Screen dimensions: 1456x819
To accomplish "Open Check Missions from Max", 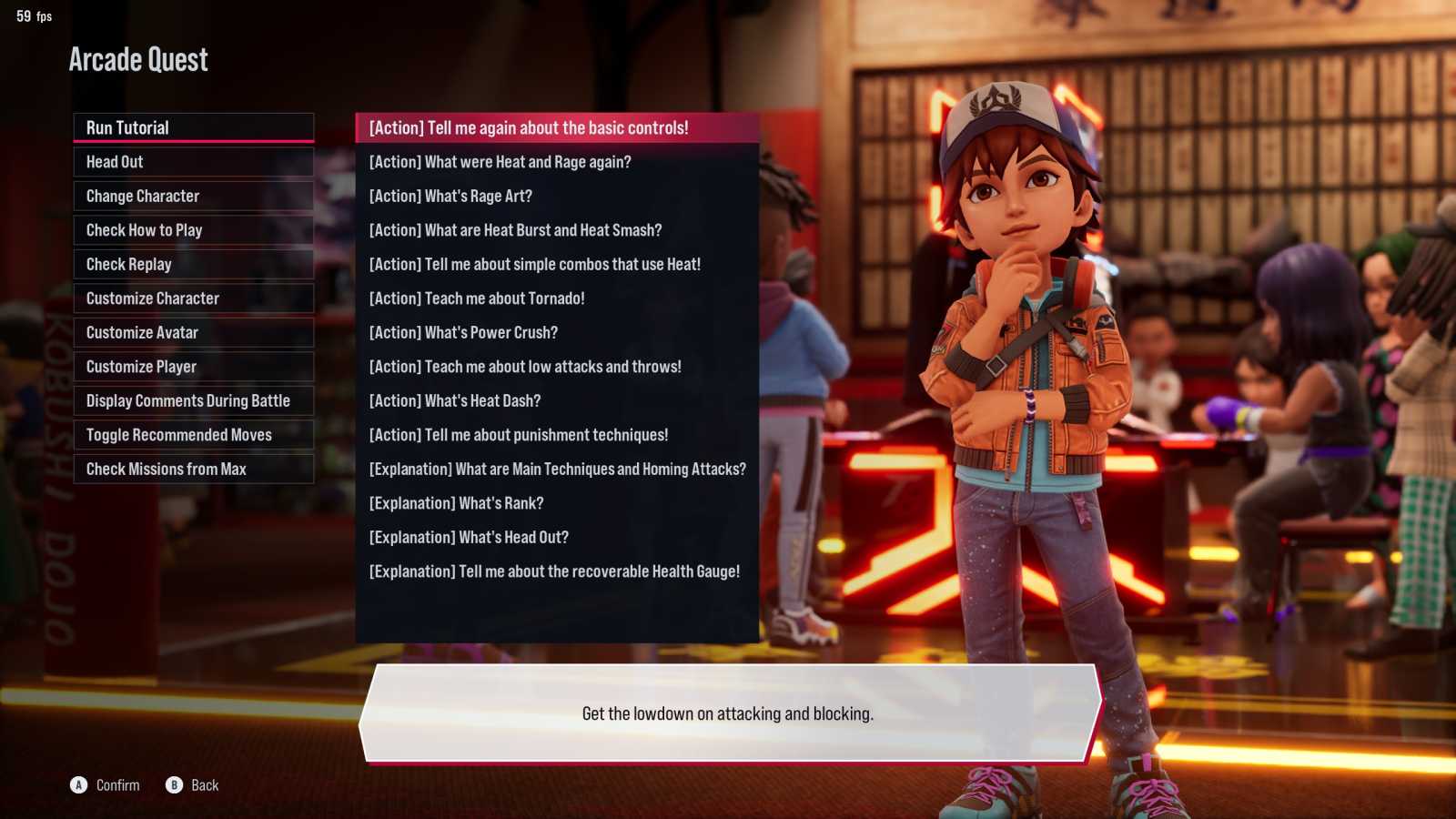I will point(193,470).
